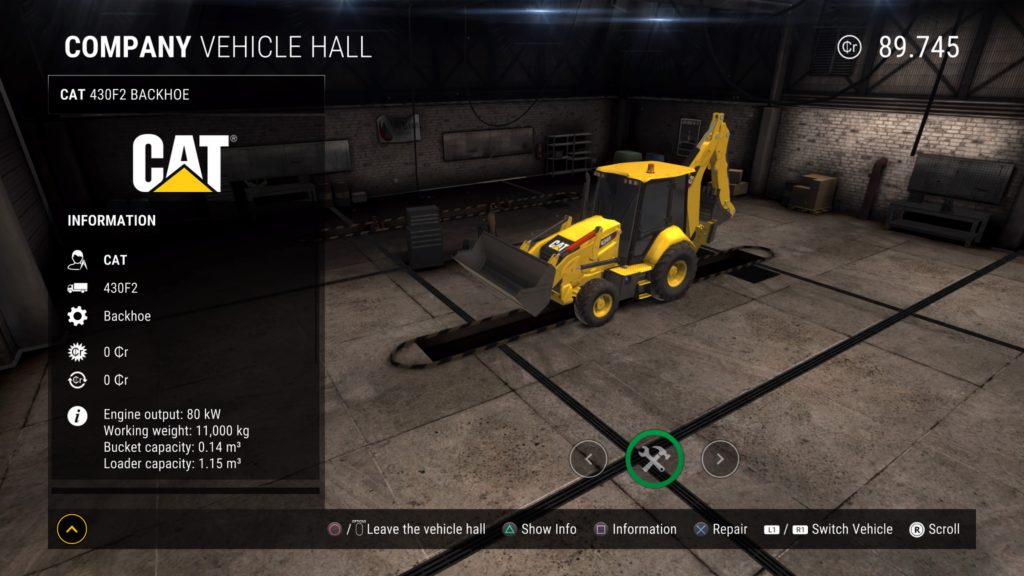Open the repair wrench icon
This screenshot has height=576, width=1024.
(x=654, y=459)
